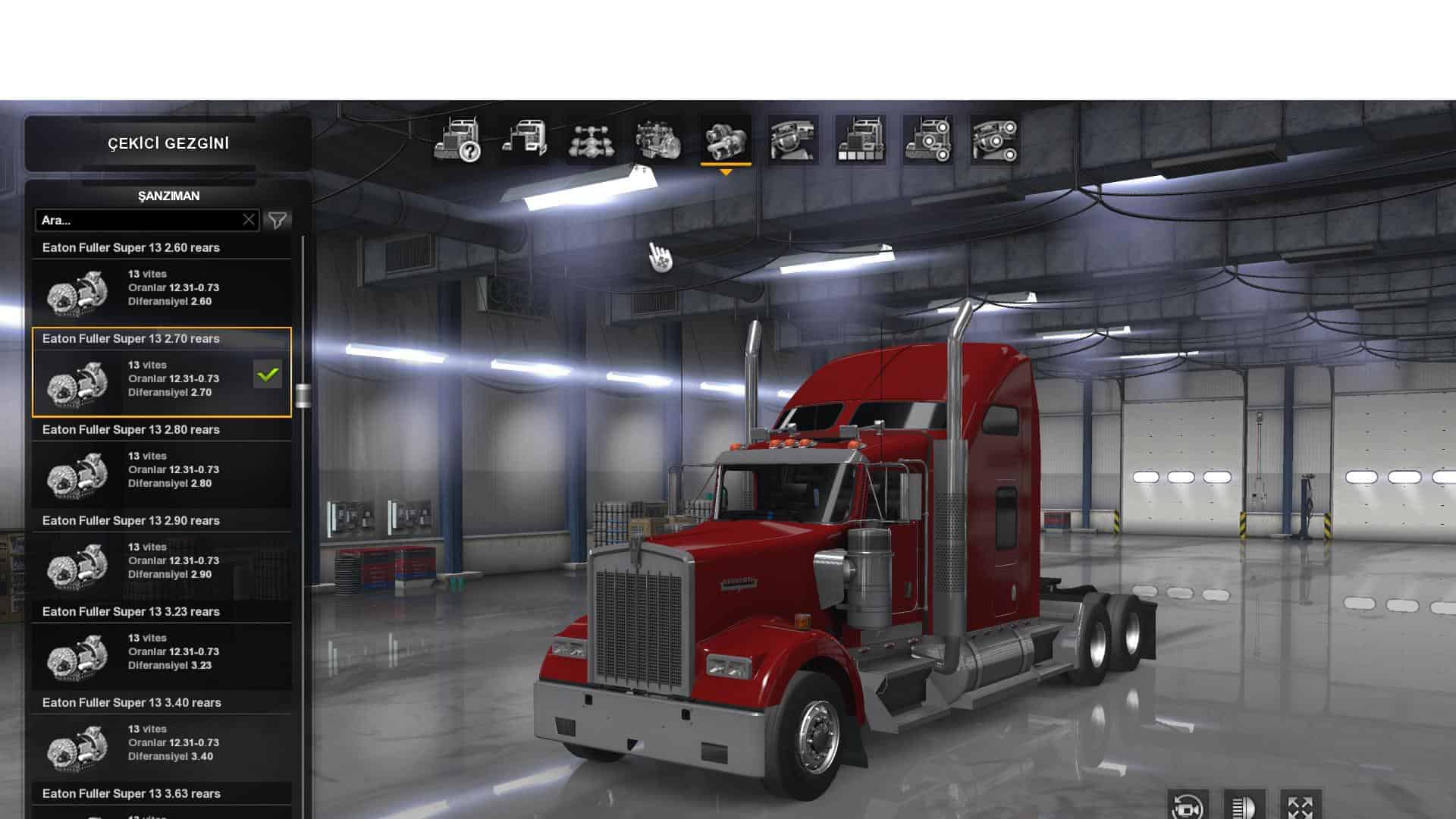Open the interior accessories tab
Viewport: 1456px width, 819px height.
point(995,140)
